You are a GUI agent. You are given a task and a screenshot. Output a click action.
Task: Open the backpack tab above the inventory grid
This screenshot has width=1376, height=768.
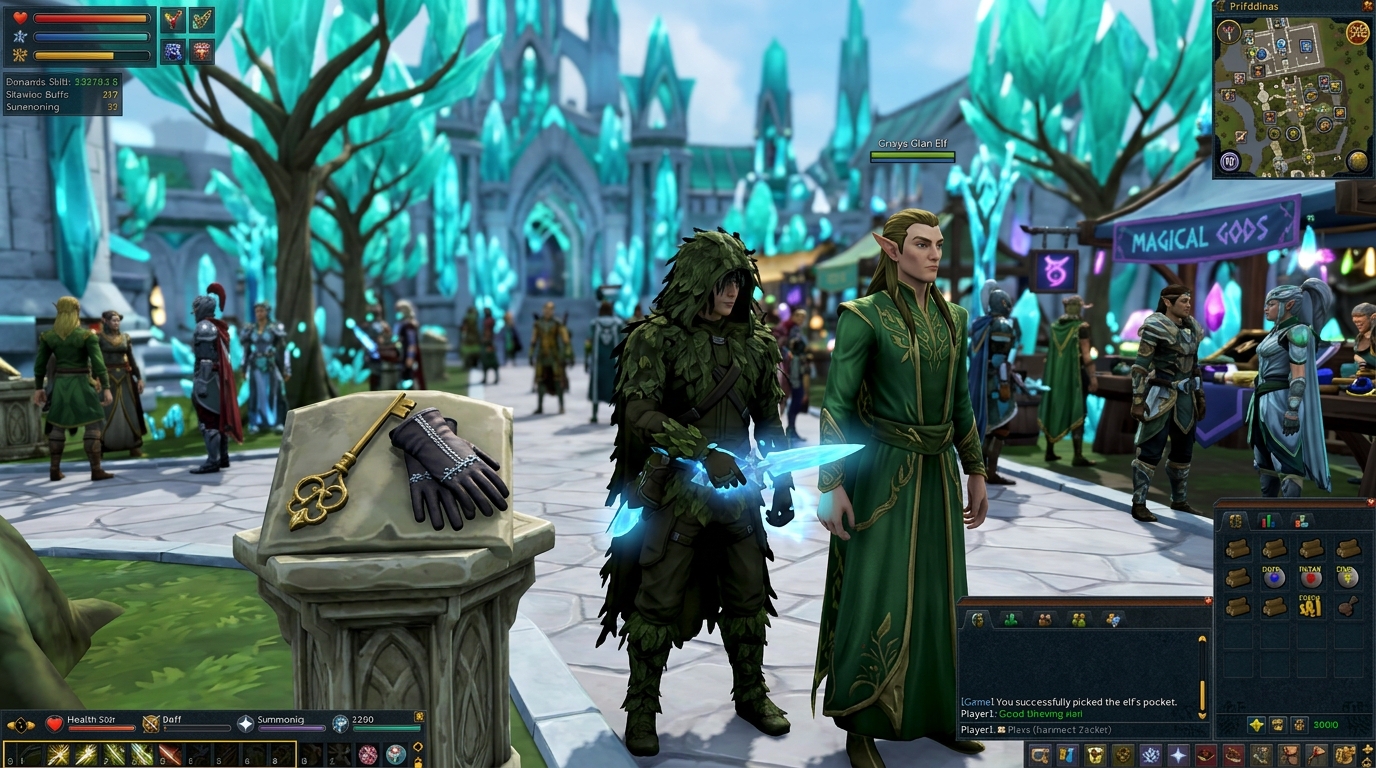1234,521
